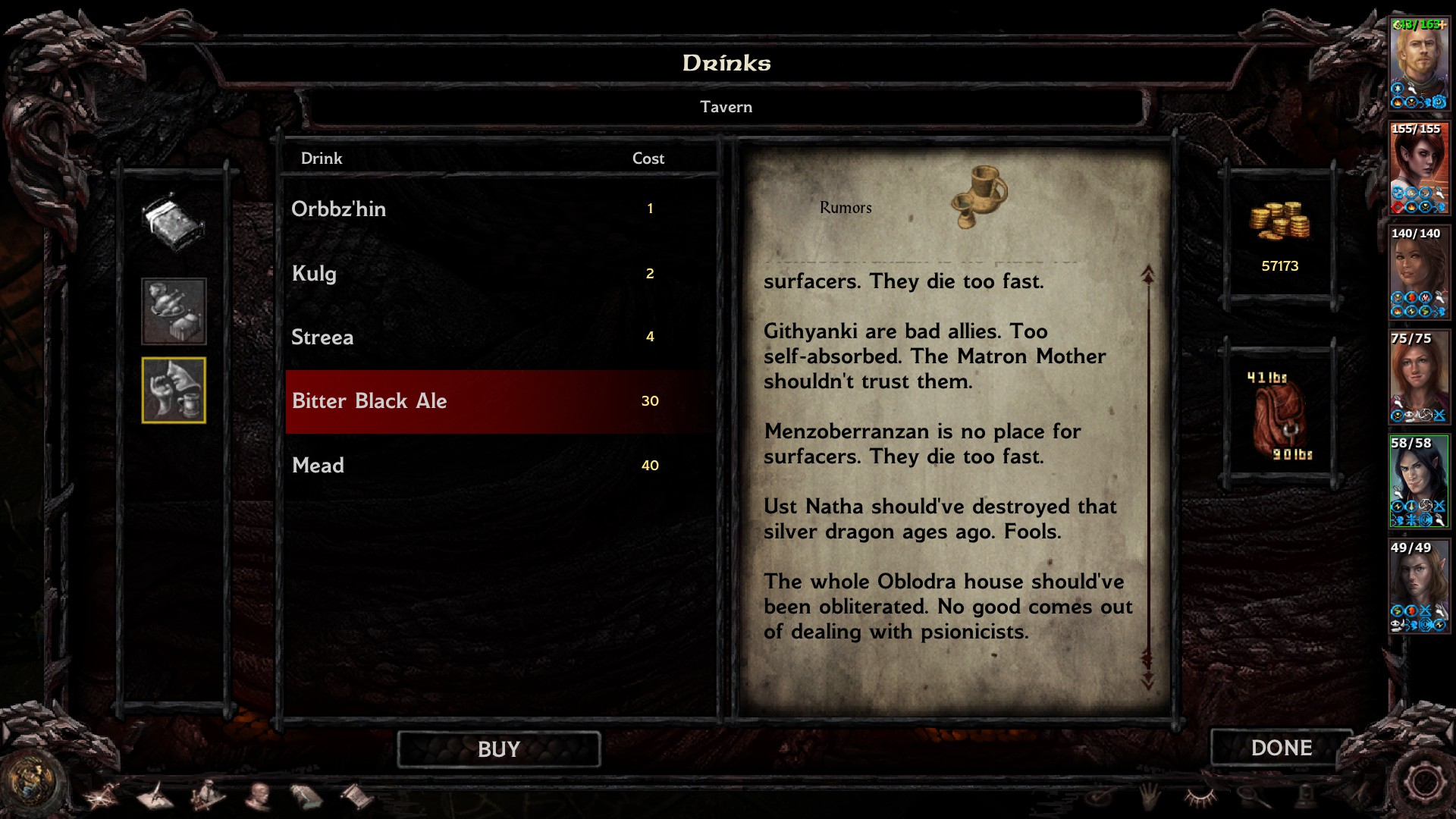Choose the party member with 140 HP
Screen dimensions: 1456x819
[1418, 271]
